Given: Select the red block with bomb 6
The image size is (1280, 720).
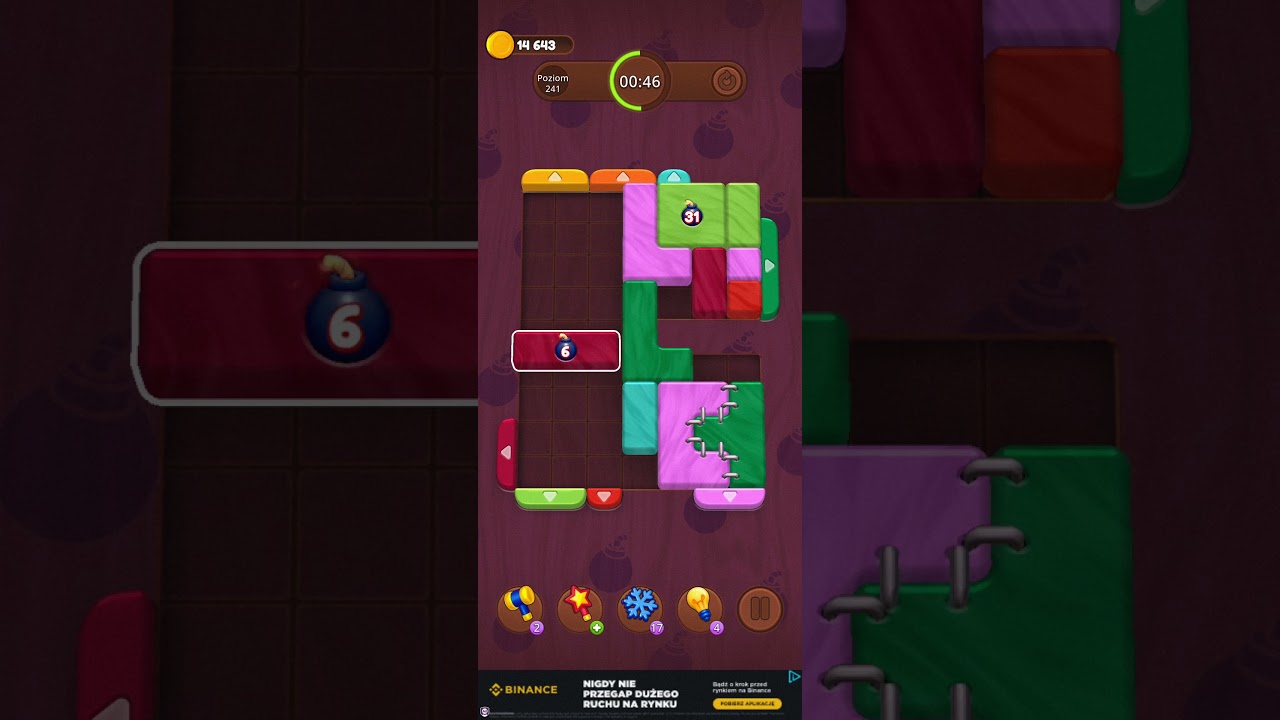Looking at the screenshot, I should click(566, 351).
